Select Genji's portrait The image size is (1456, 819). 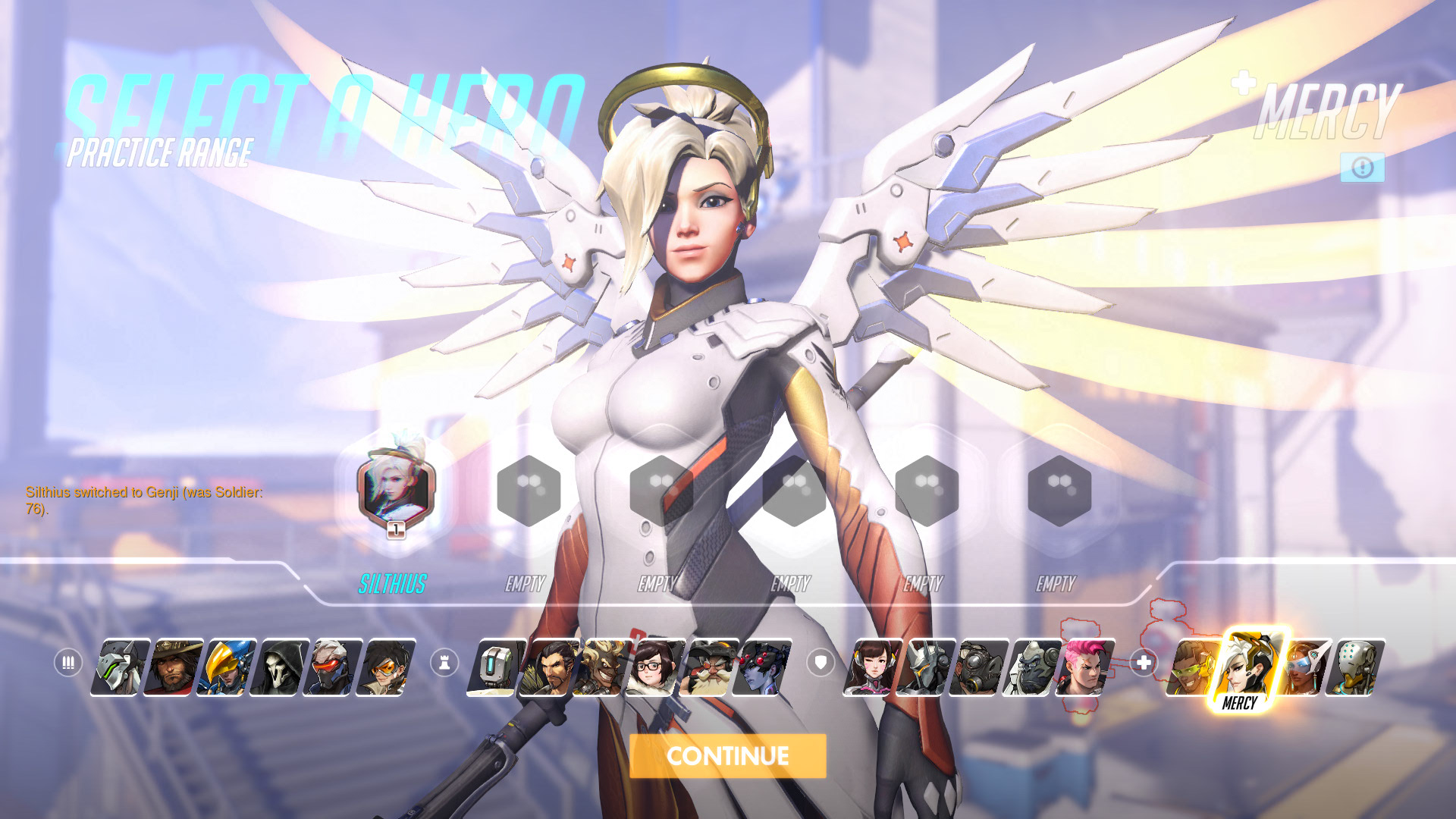tap(120, 667)
